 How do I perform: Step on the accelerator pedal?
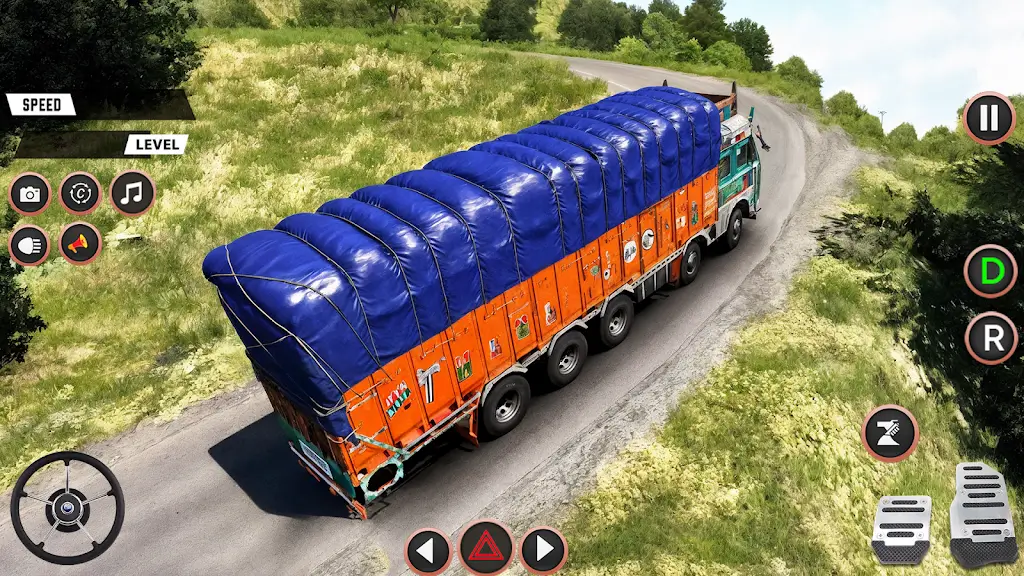coord(982,514)
